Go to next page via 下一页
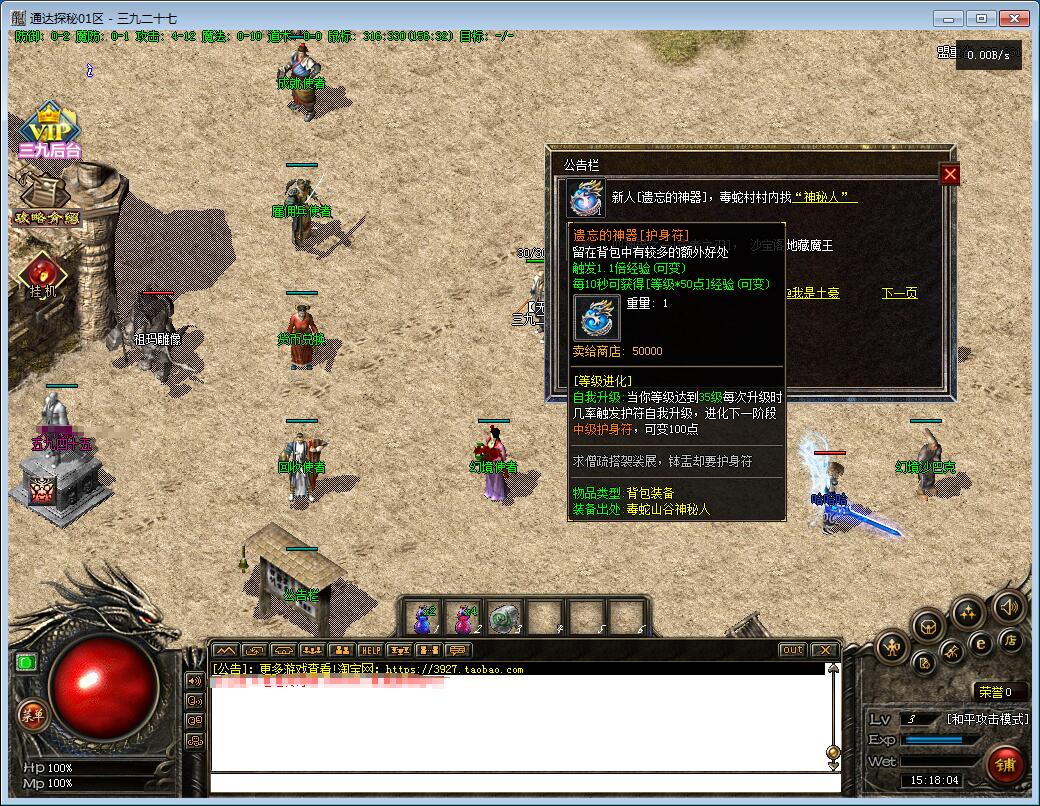Screen dimensions: 1040x806 coord(899,293)
